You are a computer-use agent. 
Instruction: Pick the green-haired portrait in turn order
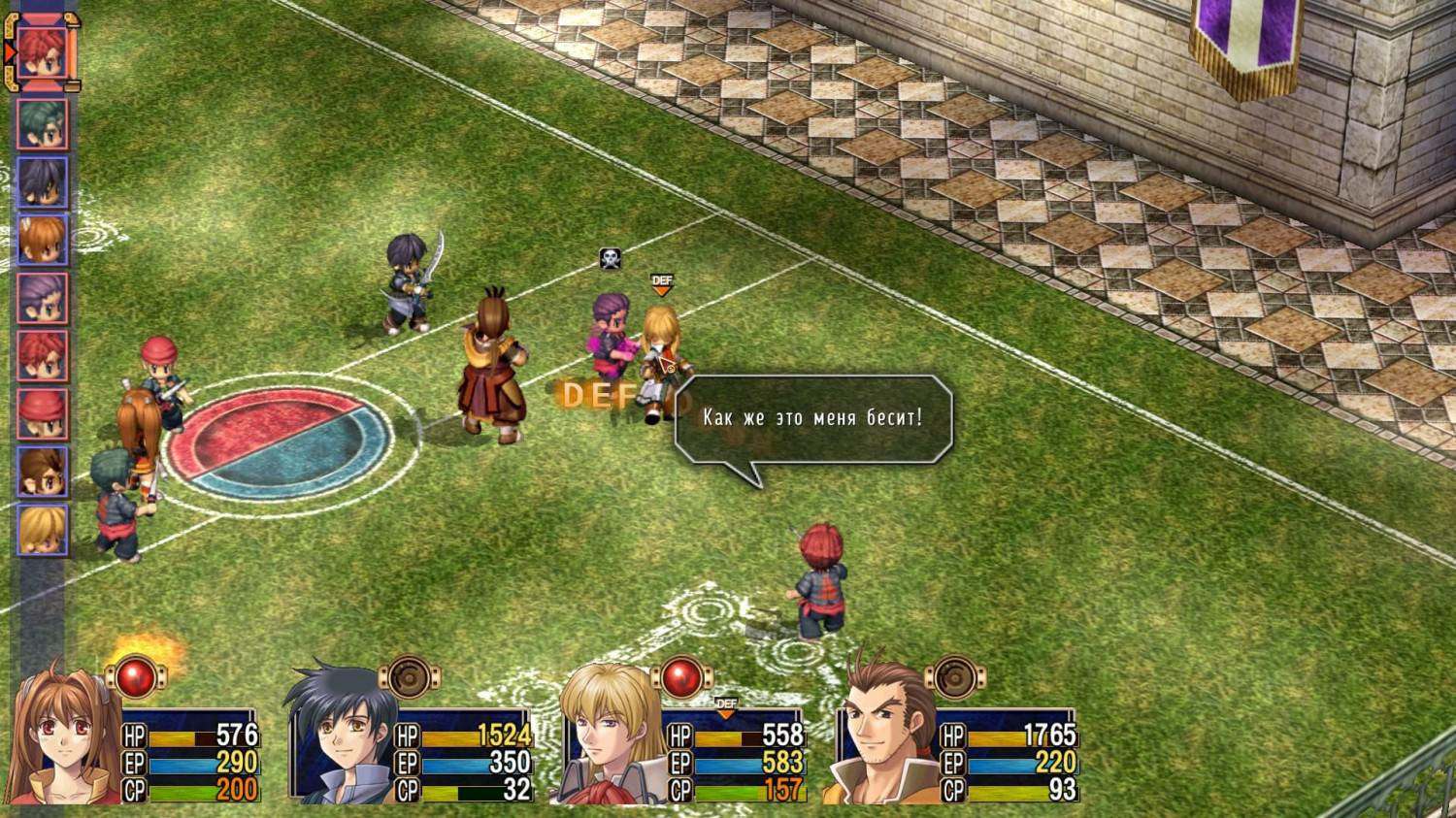[x=43, y=124]
